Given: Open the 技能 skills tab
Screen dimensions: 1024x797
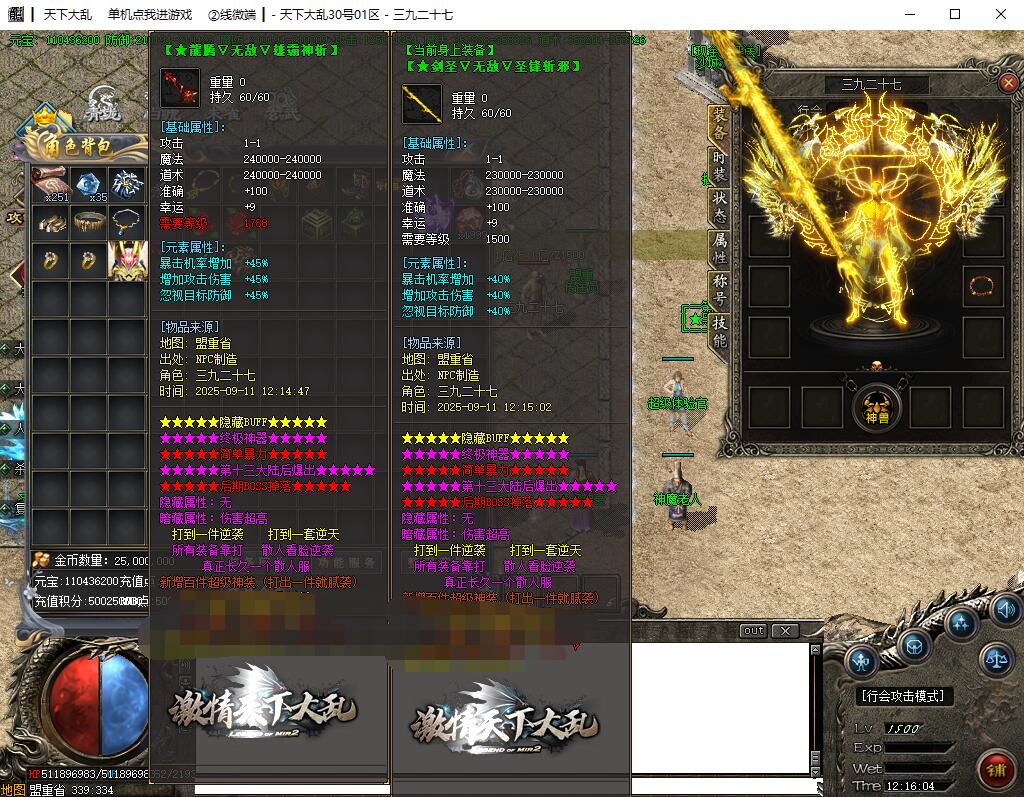Looking at the screenshot, I should (719, 332).
